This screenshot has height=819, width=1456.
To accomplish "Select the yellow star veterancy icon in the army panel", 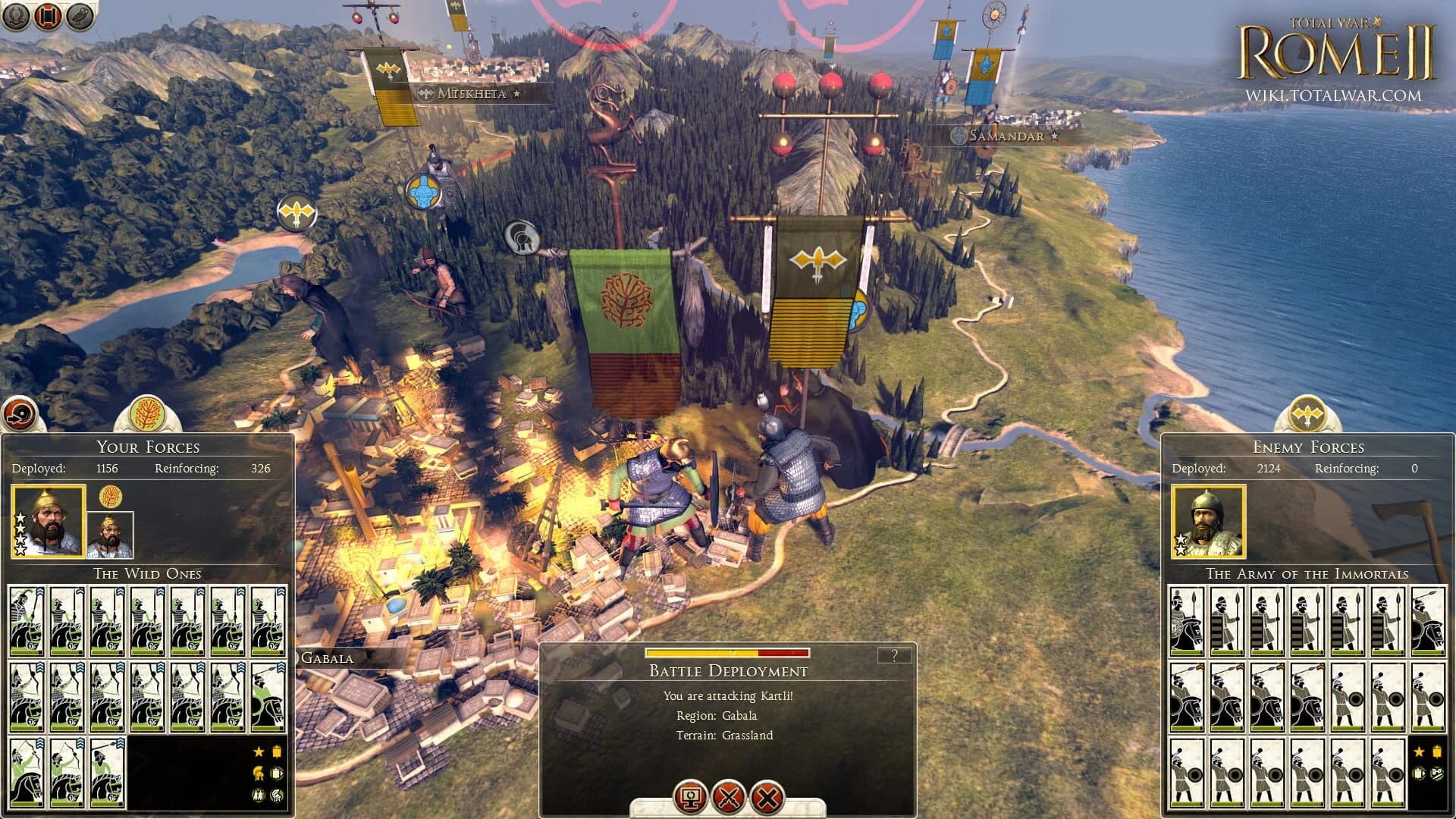I will [258, 751].
